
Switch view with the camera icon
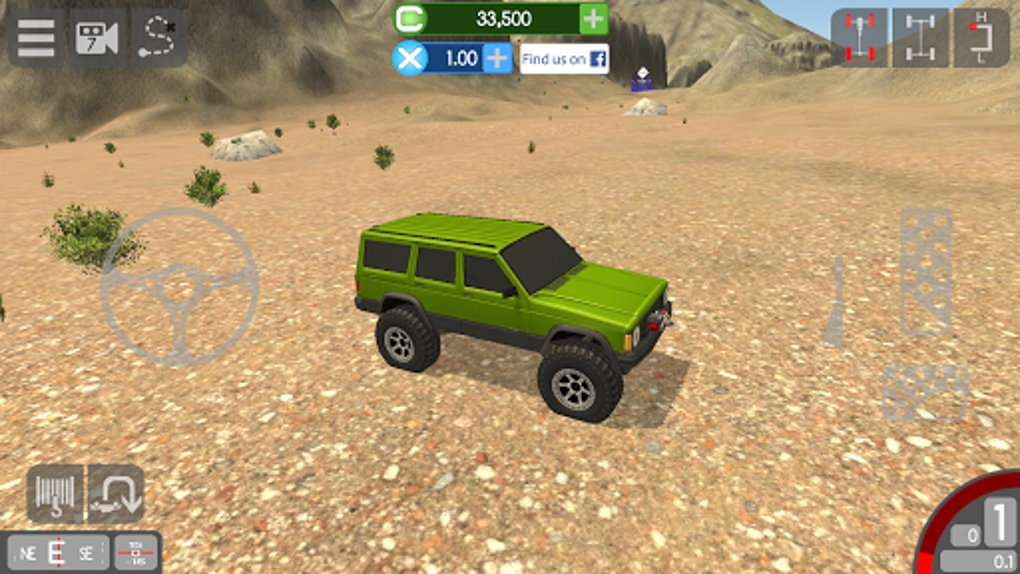click(x=97, y=39)
